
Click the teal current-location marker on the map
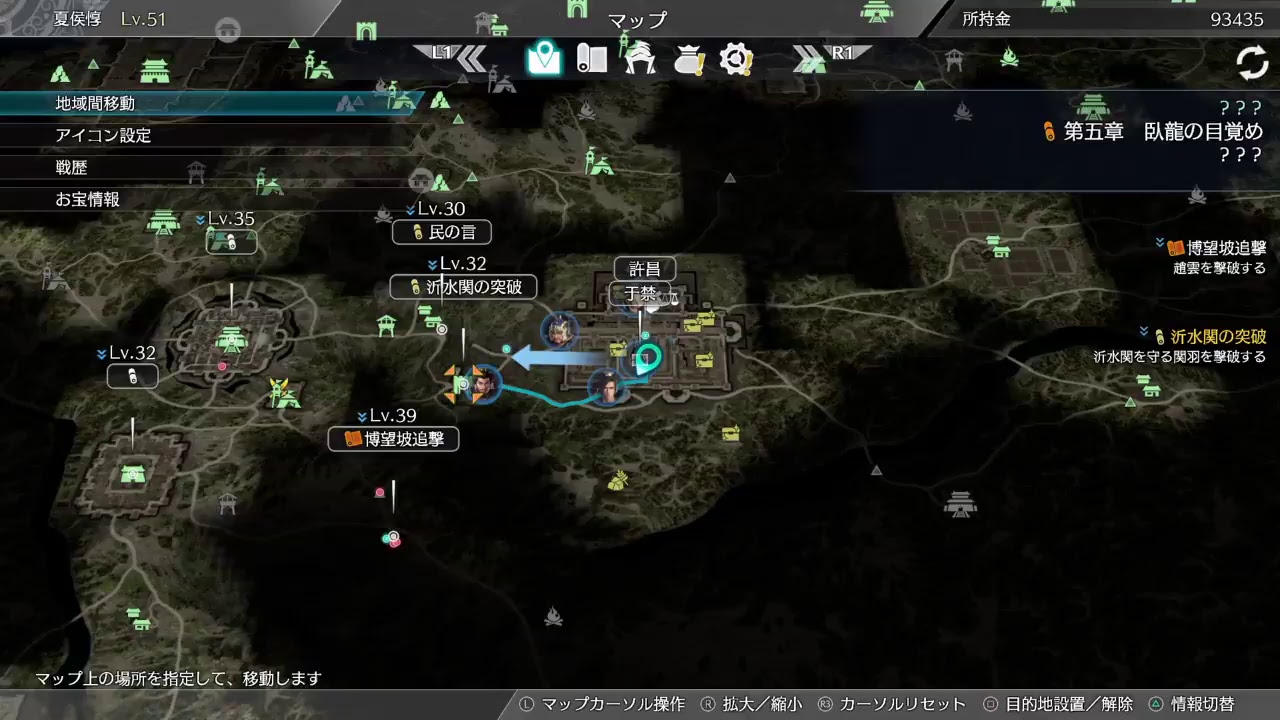648,355
